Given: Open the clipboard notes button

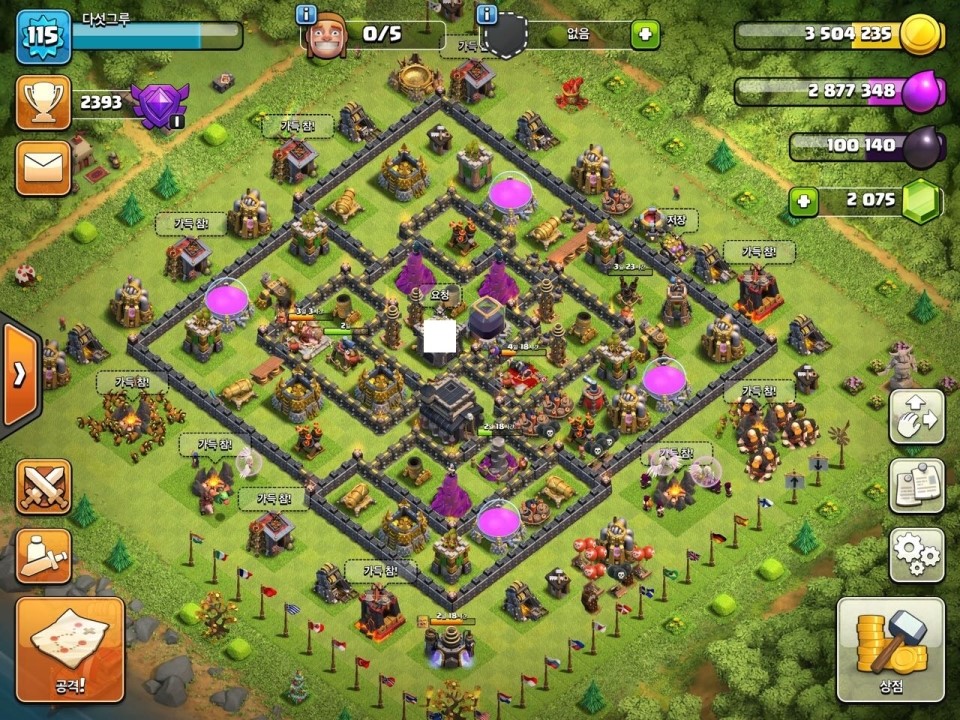Looking at the screenshot, I should pyautogui.click(x=917, y=484).
